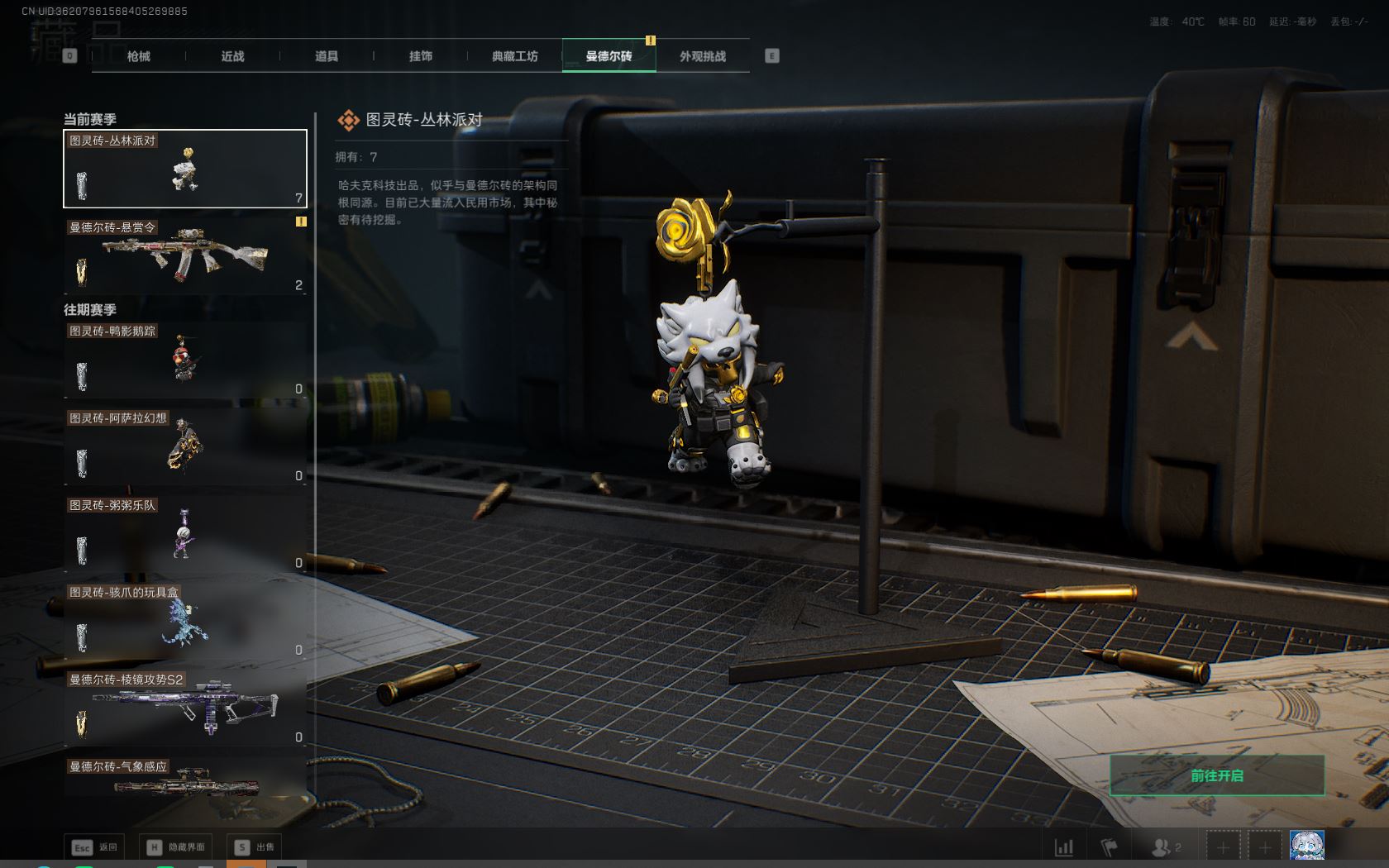
Task: Pick the 图灵砖-阿萨拉幻想 entry
Action: [x=185, y=446]
